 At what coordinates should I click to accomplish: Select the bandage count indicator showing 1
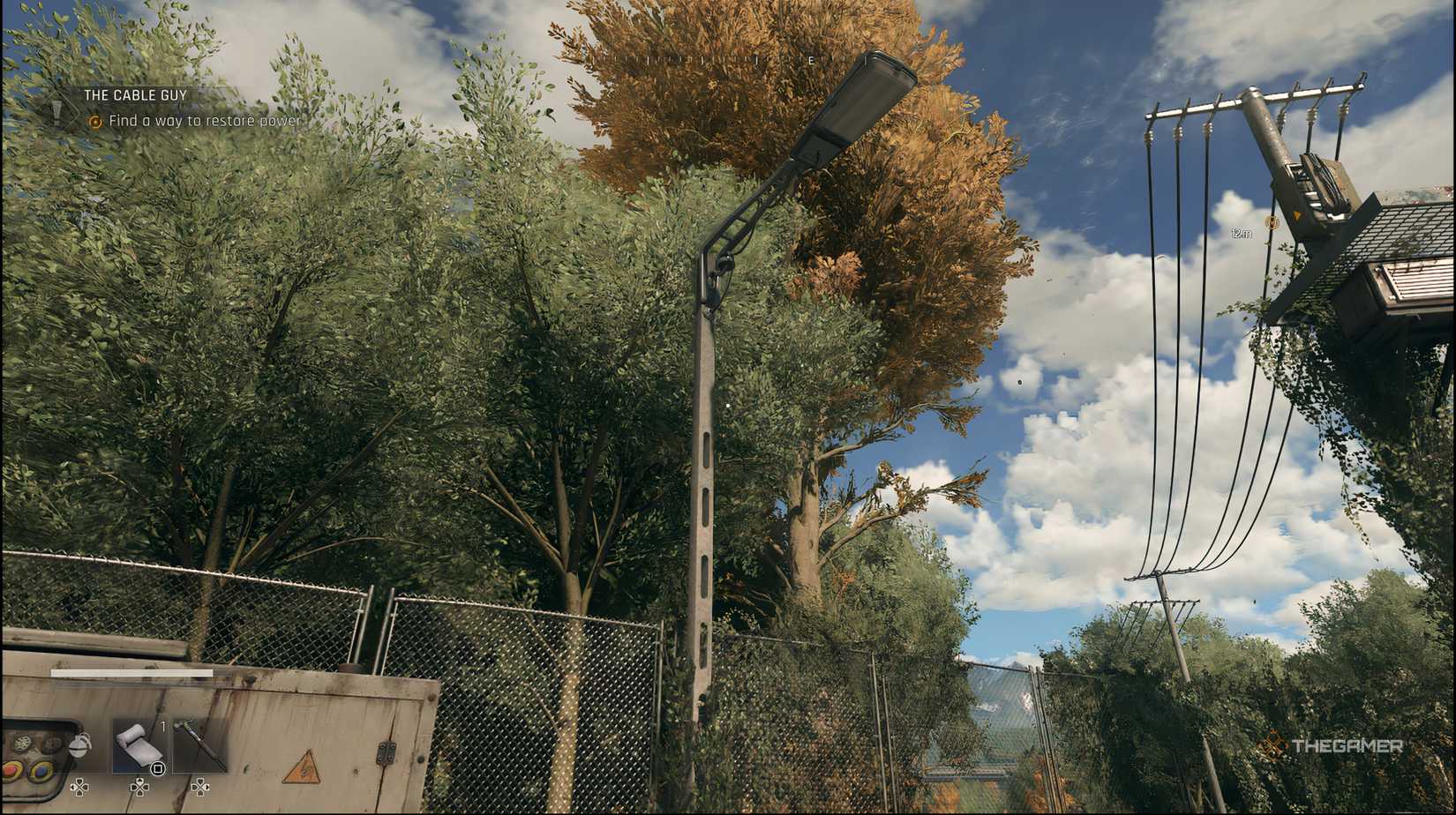163,726
